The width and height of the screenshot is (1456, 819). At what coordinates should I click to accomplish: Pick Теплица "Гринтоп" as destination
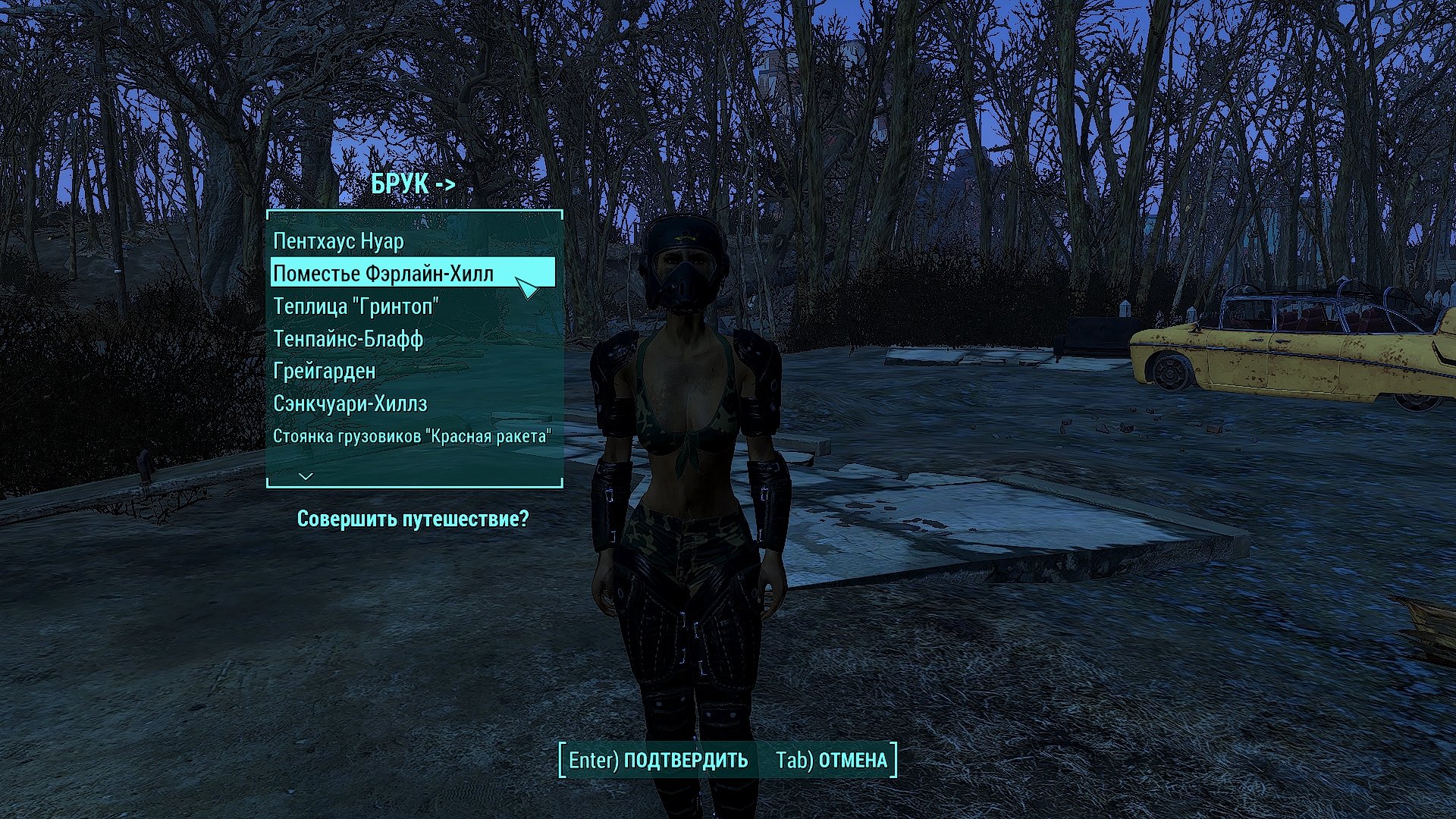(x=356, y=306)
